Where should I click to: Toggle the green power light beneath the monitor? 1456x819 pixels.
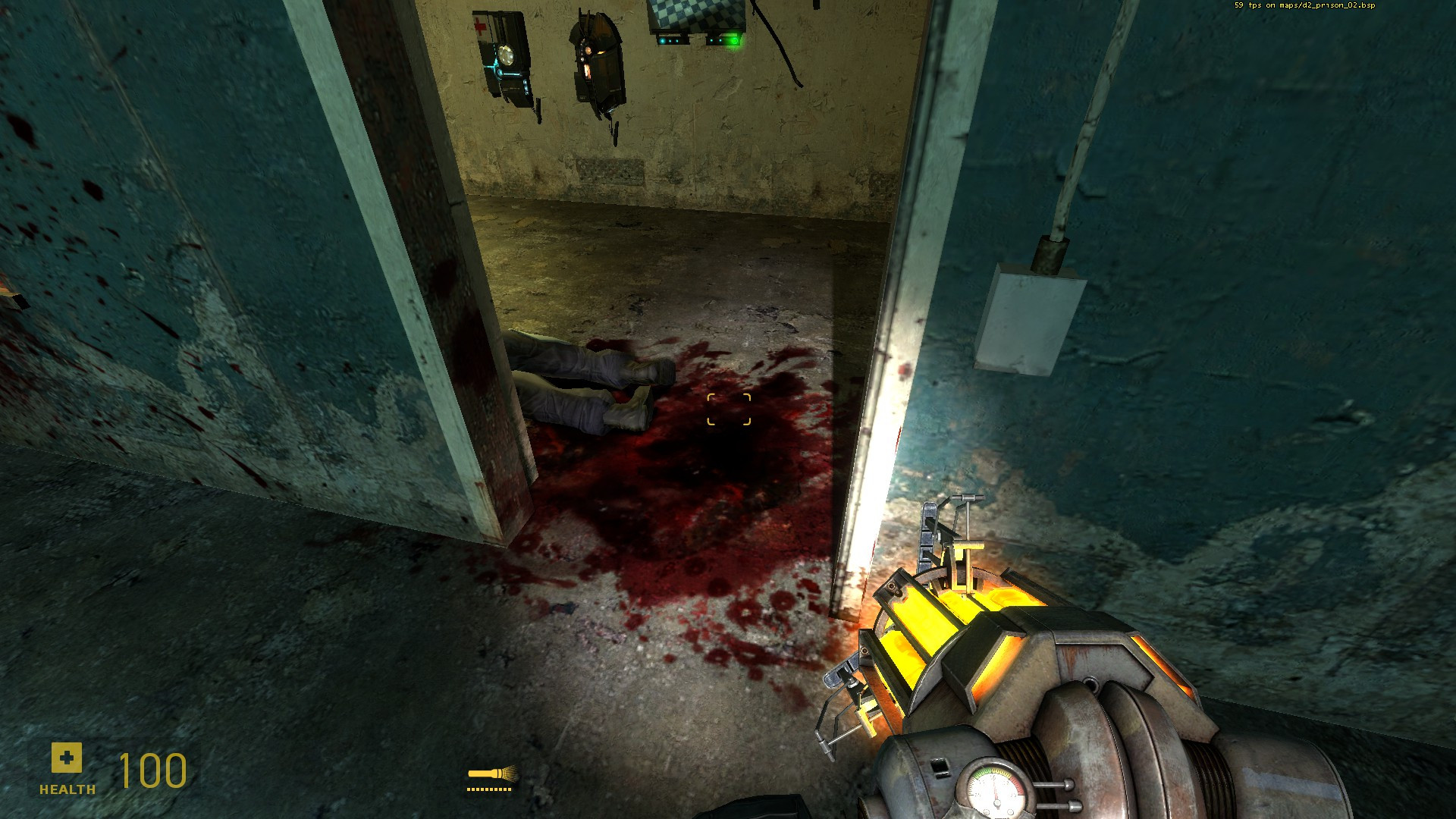733,42
